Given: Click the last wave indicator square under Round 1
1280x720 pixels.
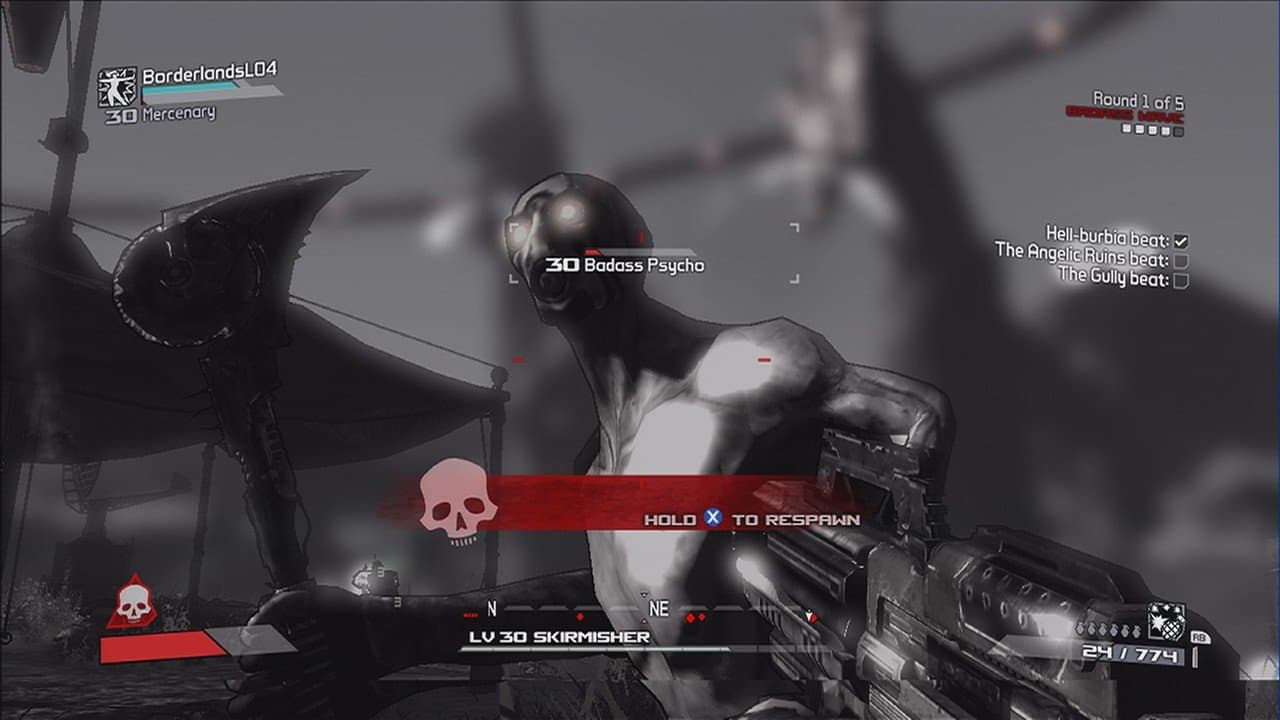Looking at the screenshot, I should pos(1178,131).
